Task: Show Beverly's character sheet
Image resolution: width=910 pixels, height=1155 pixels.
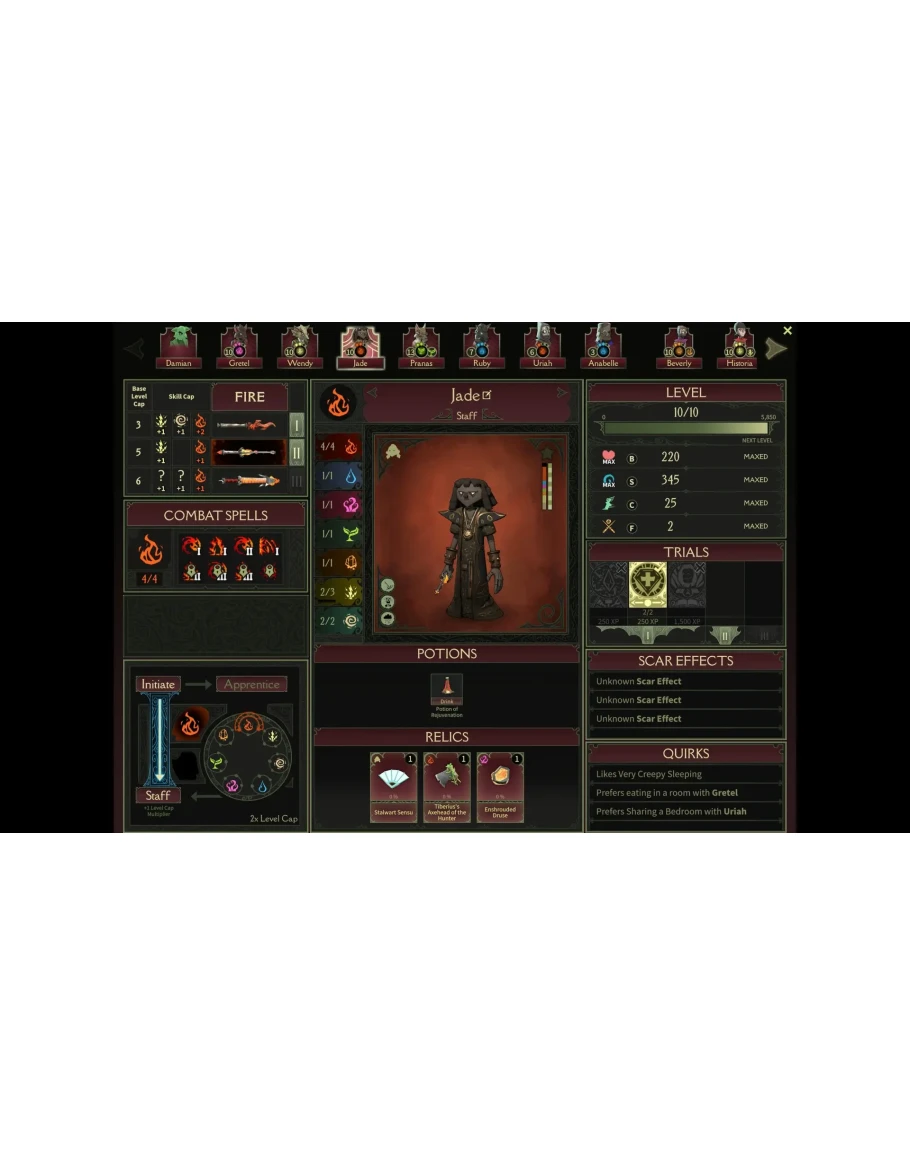Action: 679,345
